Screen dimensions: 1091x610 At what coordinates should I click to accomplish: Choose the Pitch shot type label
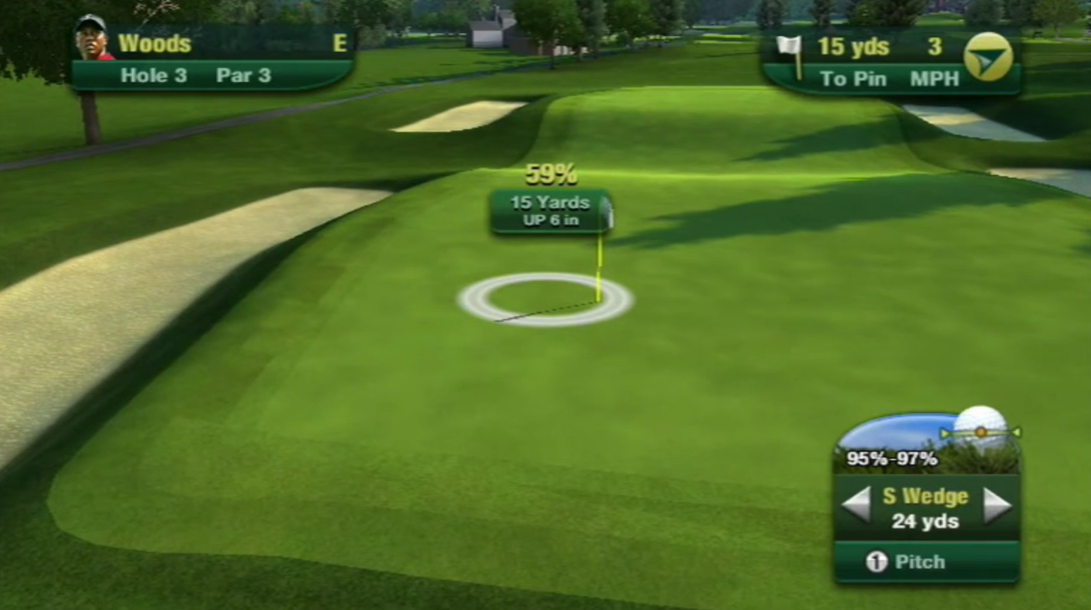click(919, 562)
